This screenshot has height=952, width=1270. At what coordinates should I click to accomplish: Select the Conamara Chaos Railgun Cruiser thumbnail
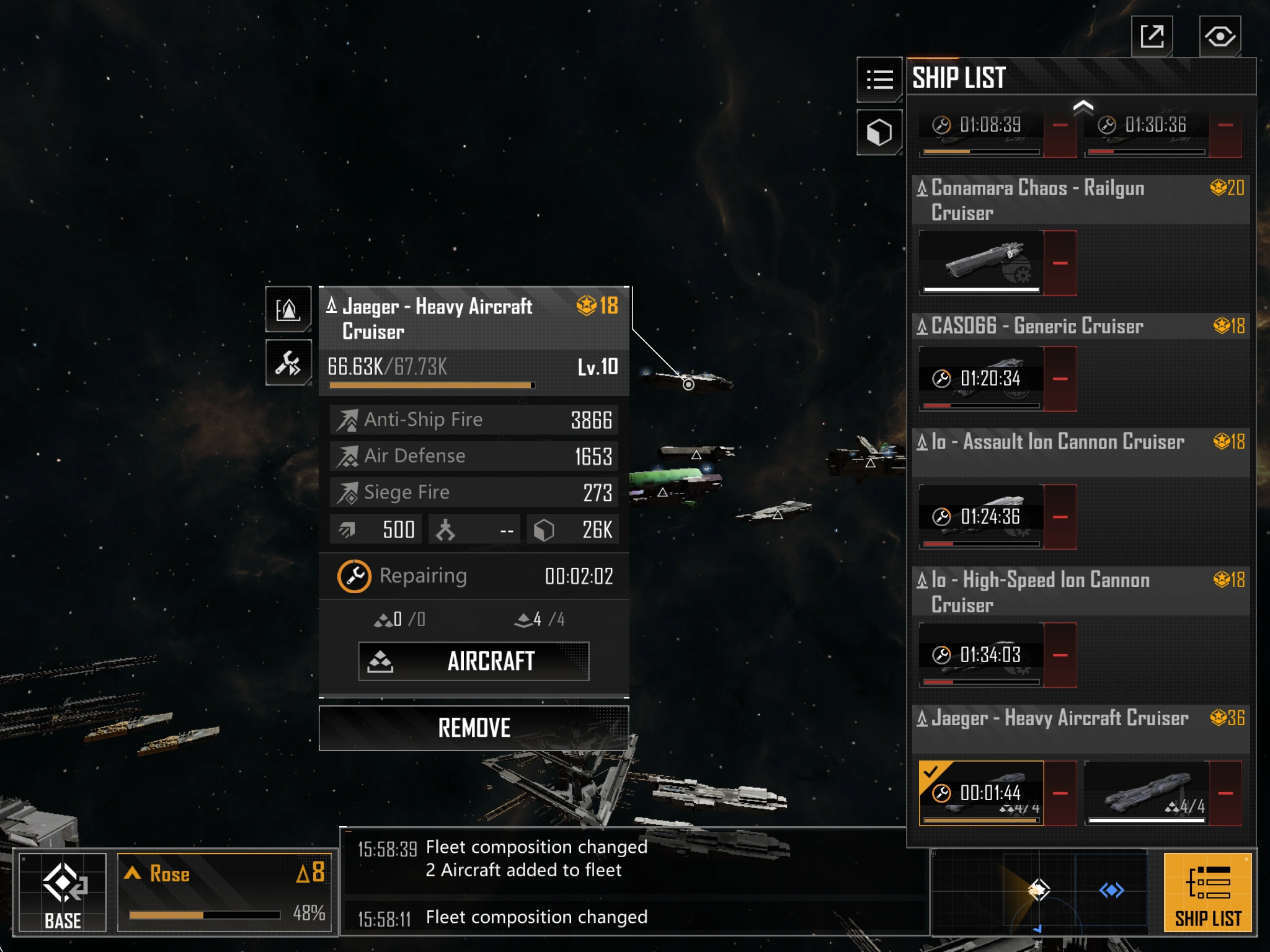click(981, 262)
